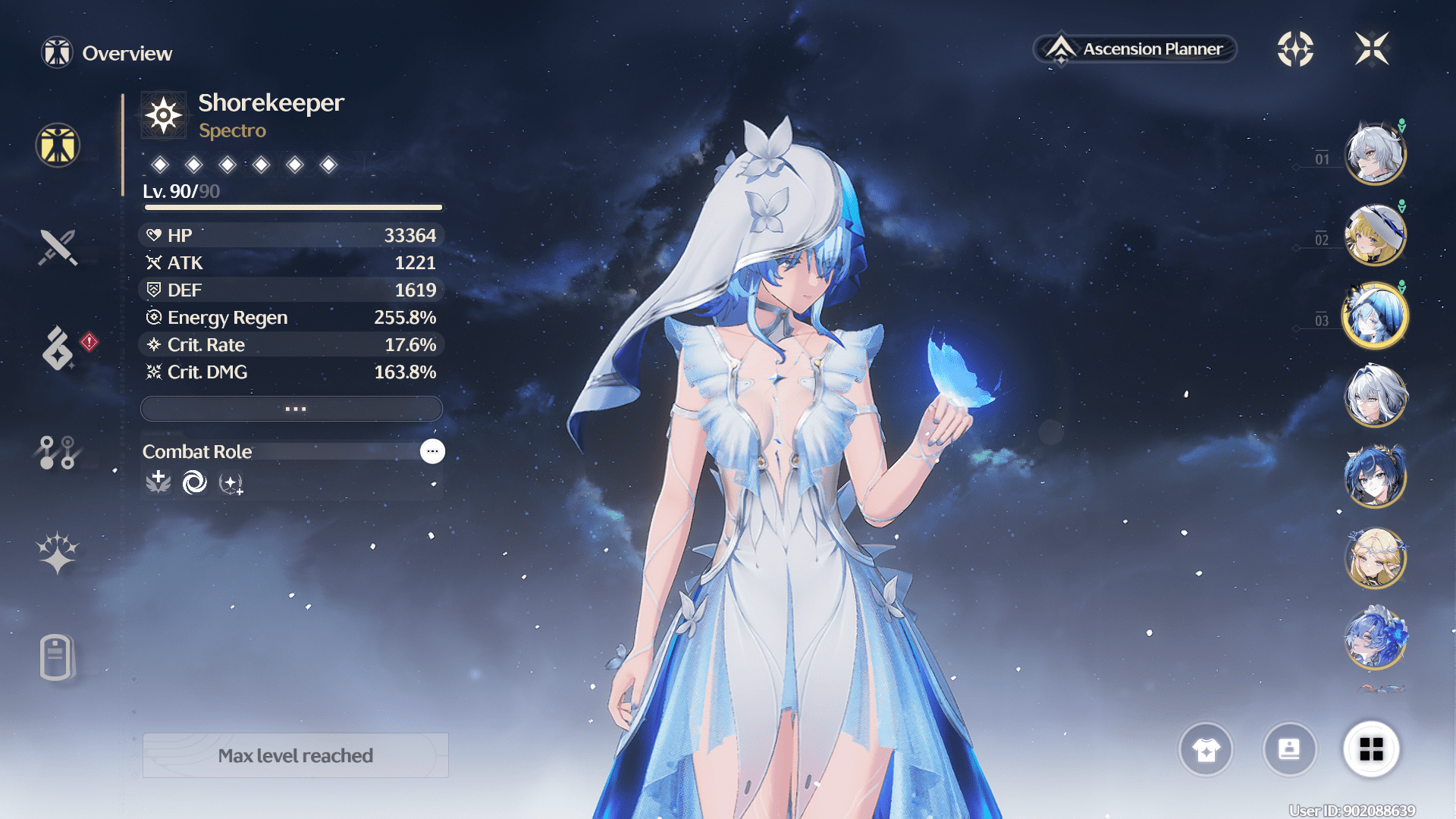The width and height of the screenshot is (1456, 819).
Task: Click the four-square grid view button
Action: pos(1371,749)
